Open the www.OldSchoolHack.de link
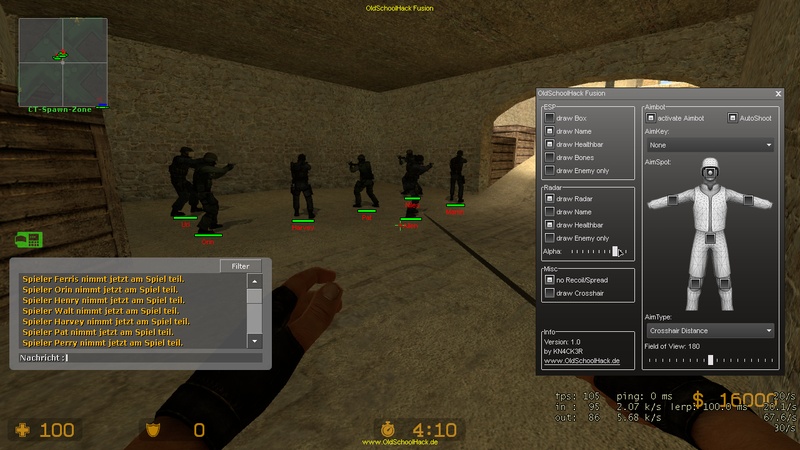Image resolution: width=800 pixels, height=450 pixels. [580, 360]
